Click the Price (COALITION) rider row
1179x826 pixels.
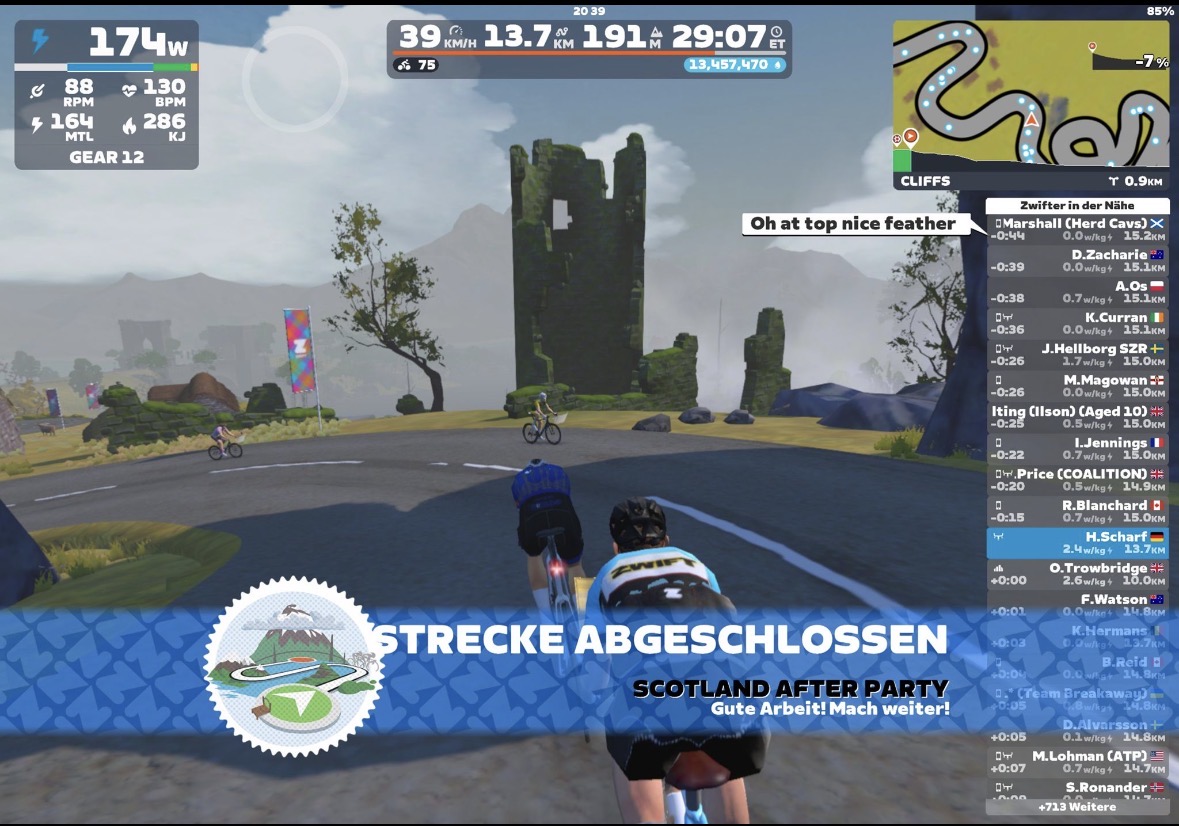tap(1077, 479)
